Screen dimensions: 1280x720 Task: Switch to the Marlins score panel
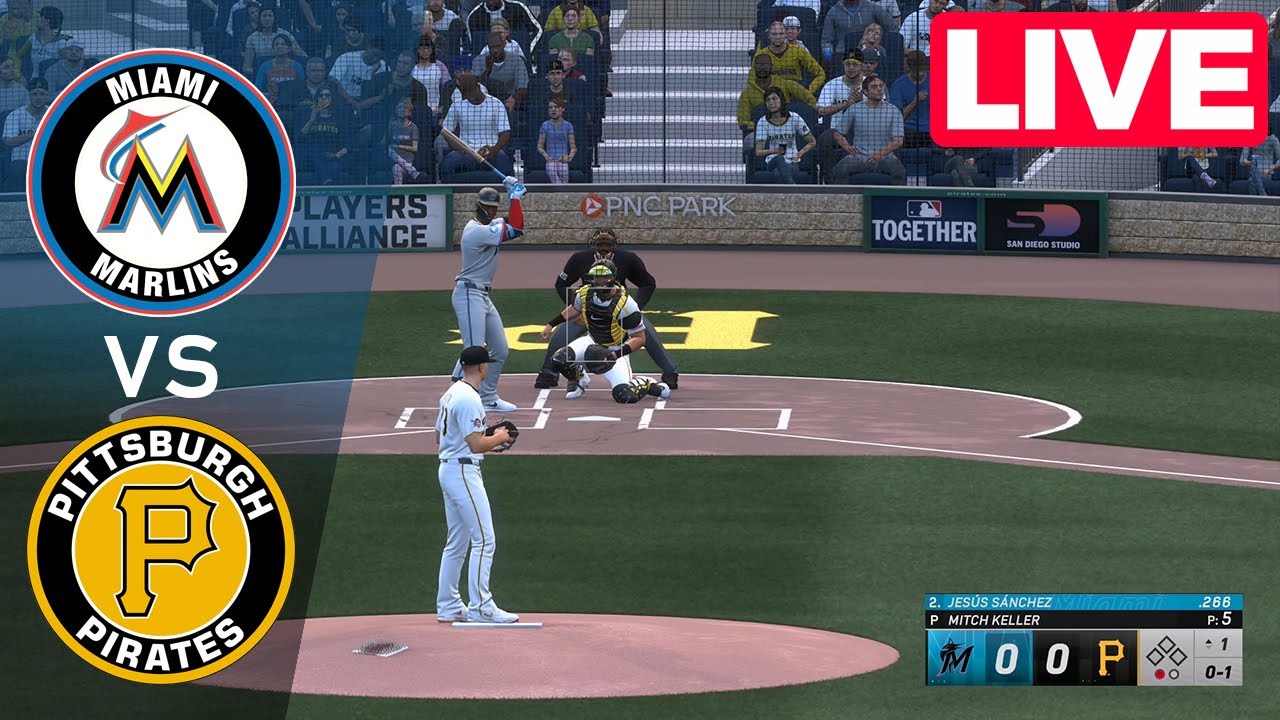(1005, 657)
